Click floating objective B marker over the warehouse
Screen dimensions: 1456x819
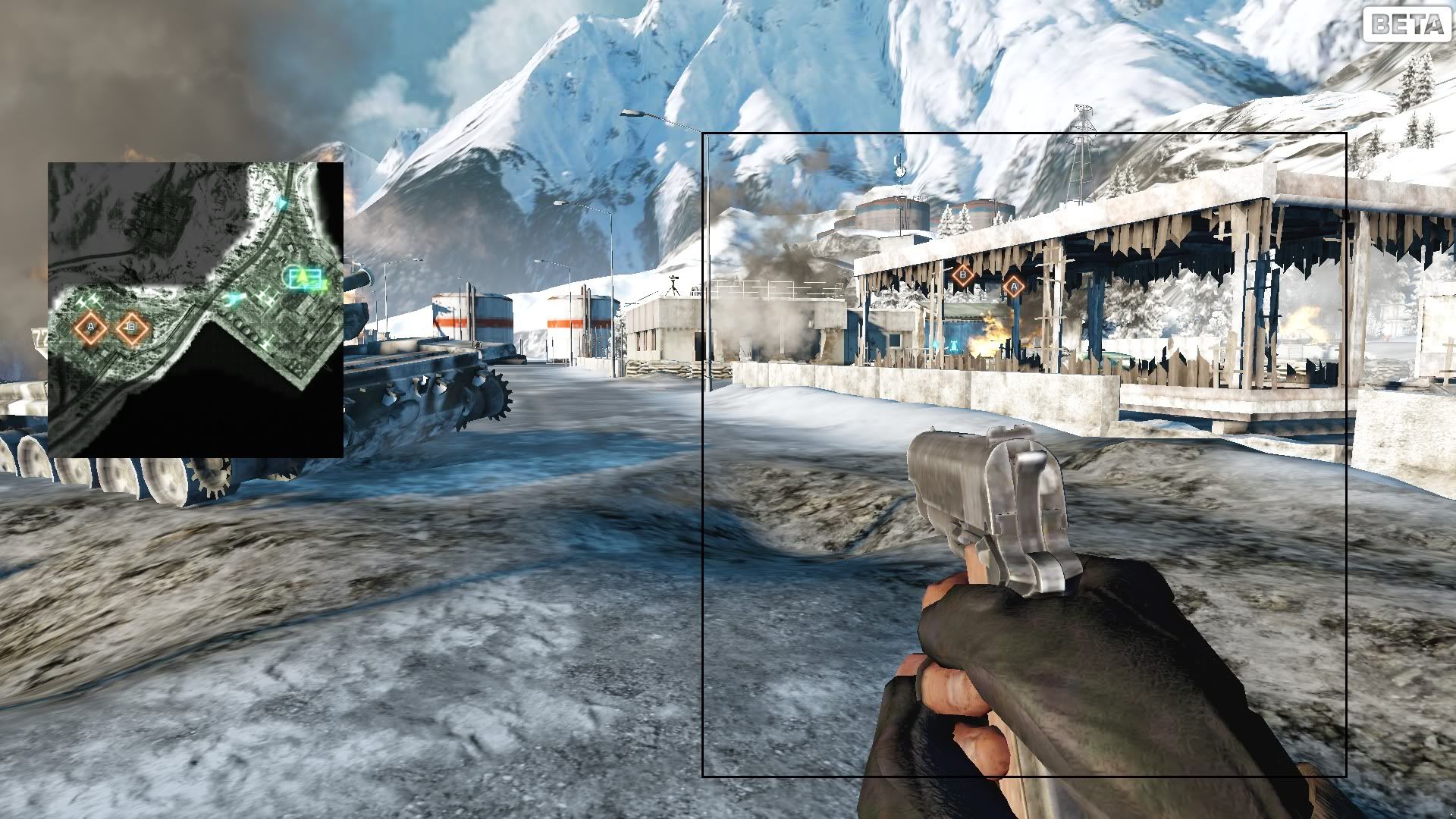click(963, 275)
